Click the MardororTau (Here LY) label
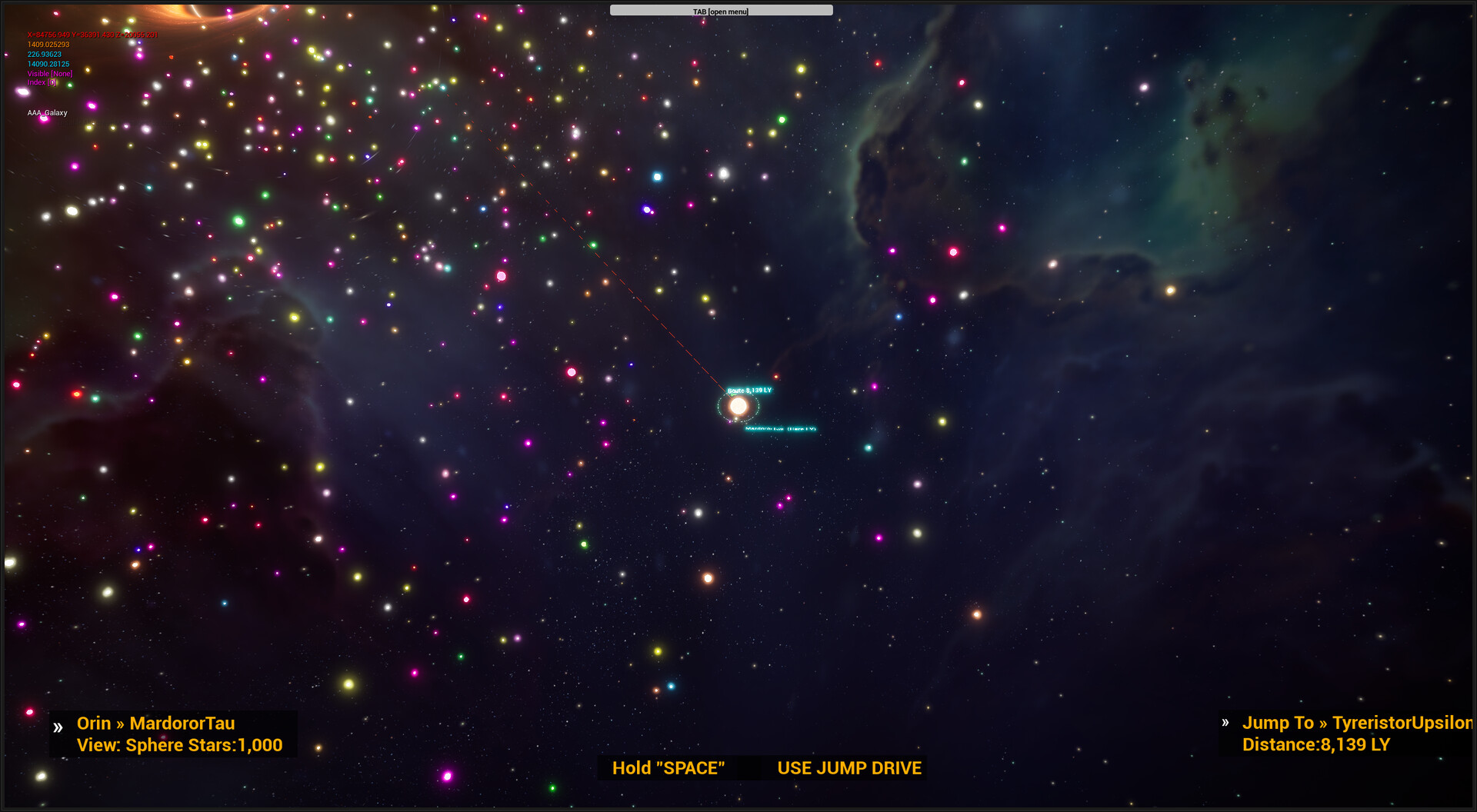 tap(779, 429)
